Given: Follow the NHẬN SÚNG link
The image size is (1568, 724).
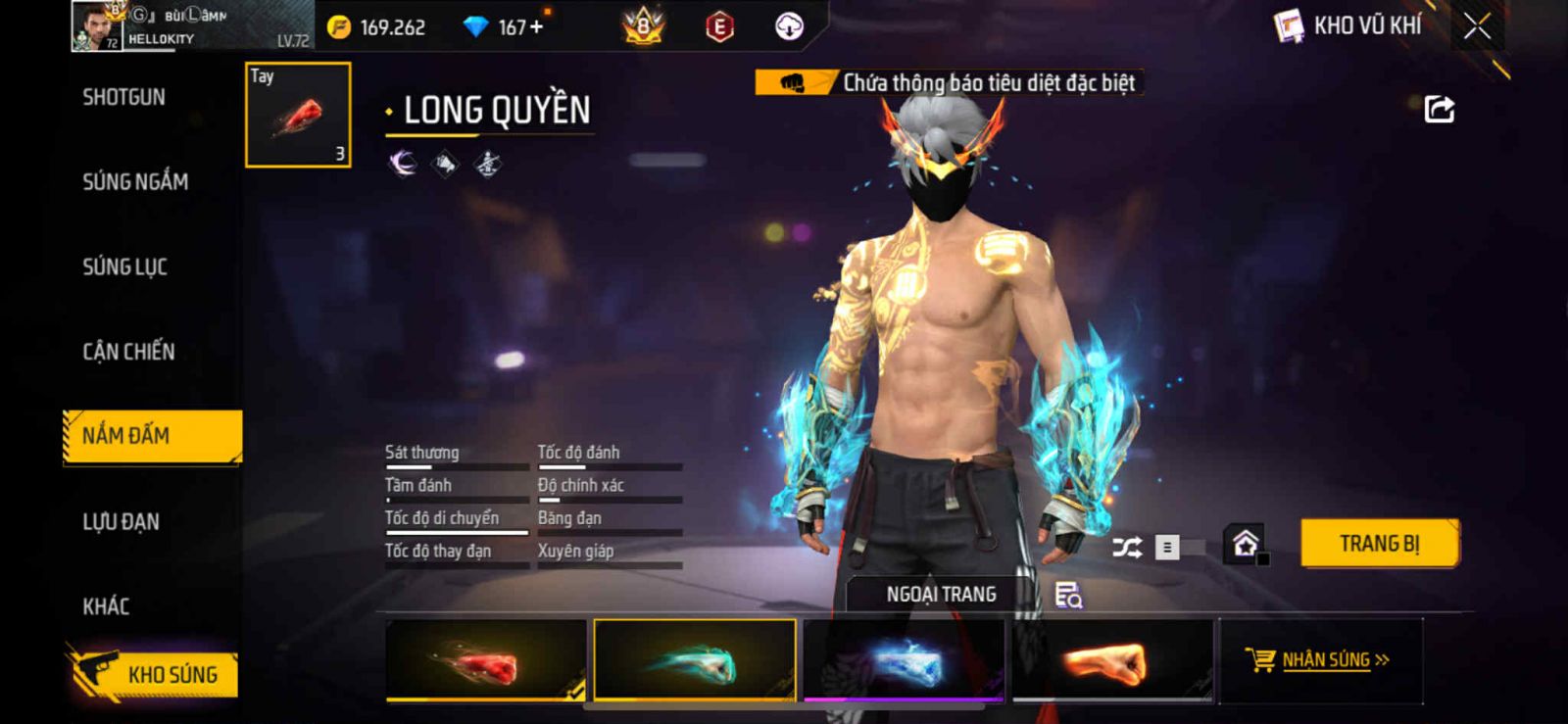Looking at the screenshot, I should click(x=1326, y=660).
